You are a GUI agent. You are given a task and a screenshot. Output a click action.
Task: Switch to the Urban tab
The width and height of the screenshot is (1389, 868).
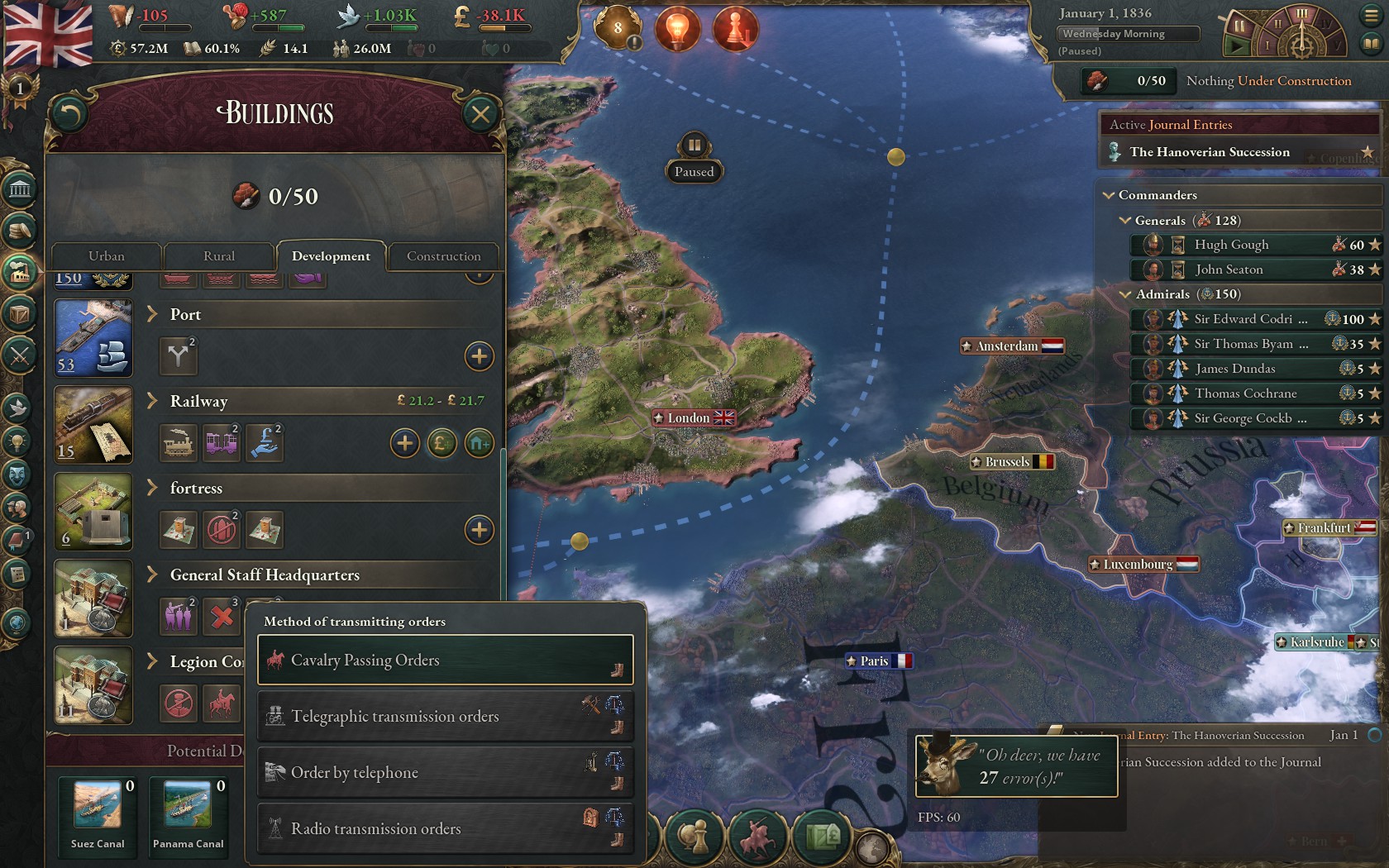(x=107, y=256)
